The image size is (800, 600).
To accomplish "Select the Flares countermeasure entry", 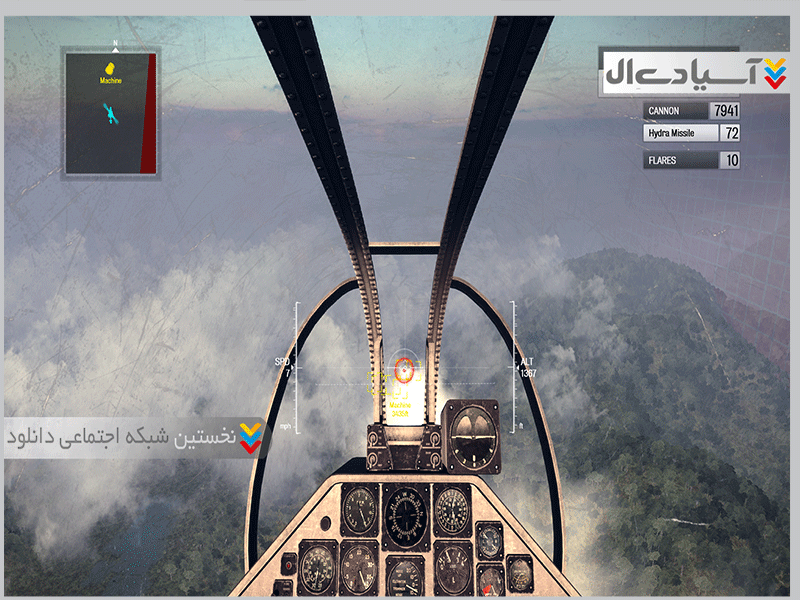I will tap(692, 160).
